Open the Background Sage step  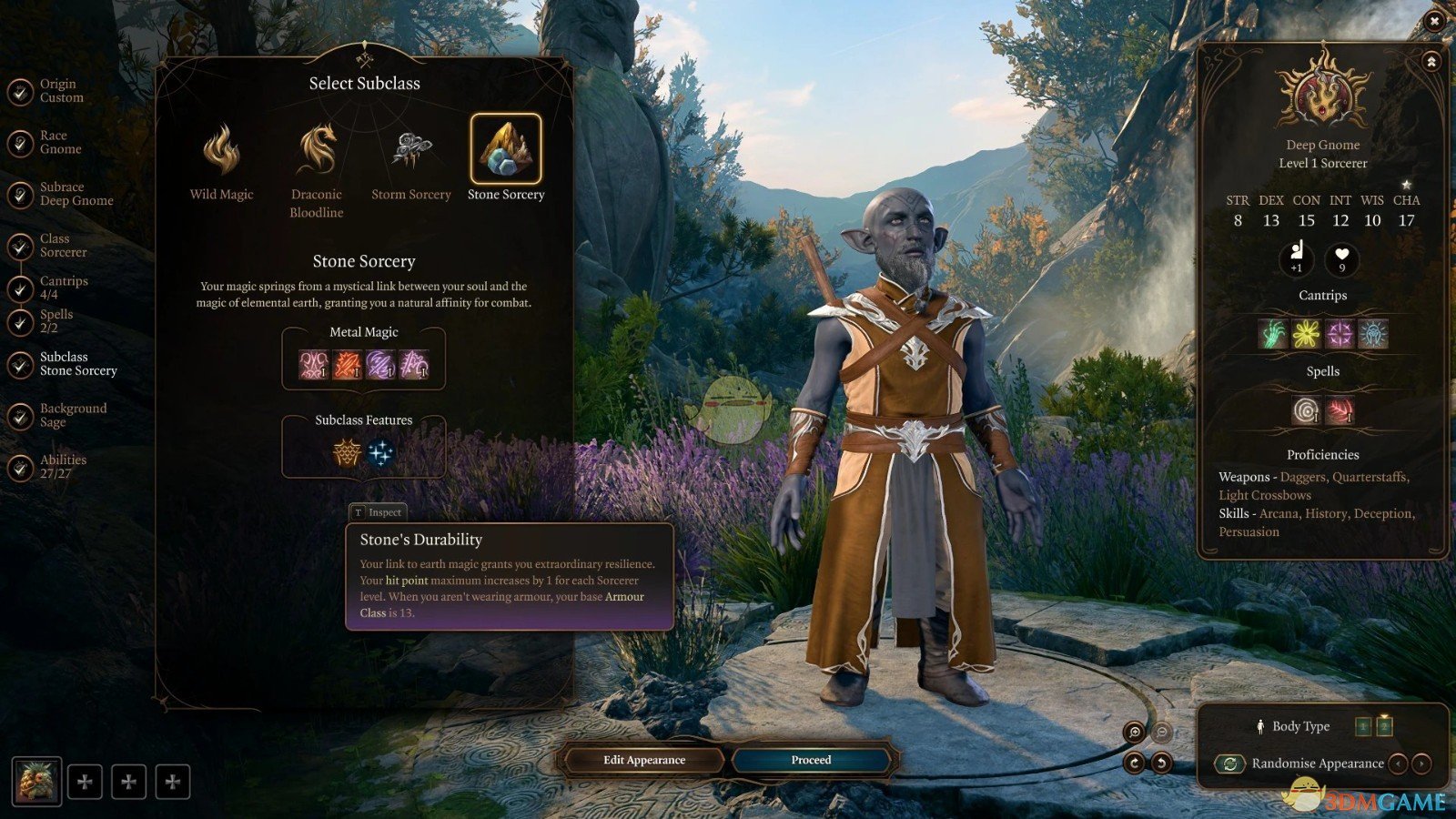[x=72, y=415]
